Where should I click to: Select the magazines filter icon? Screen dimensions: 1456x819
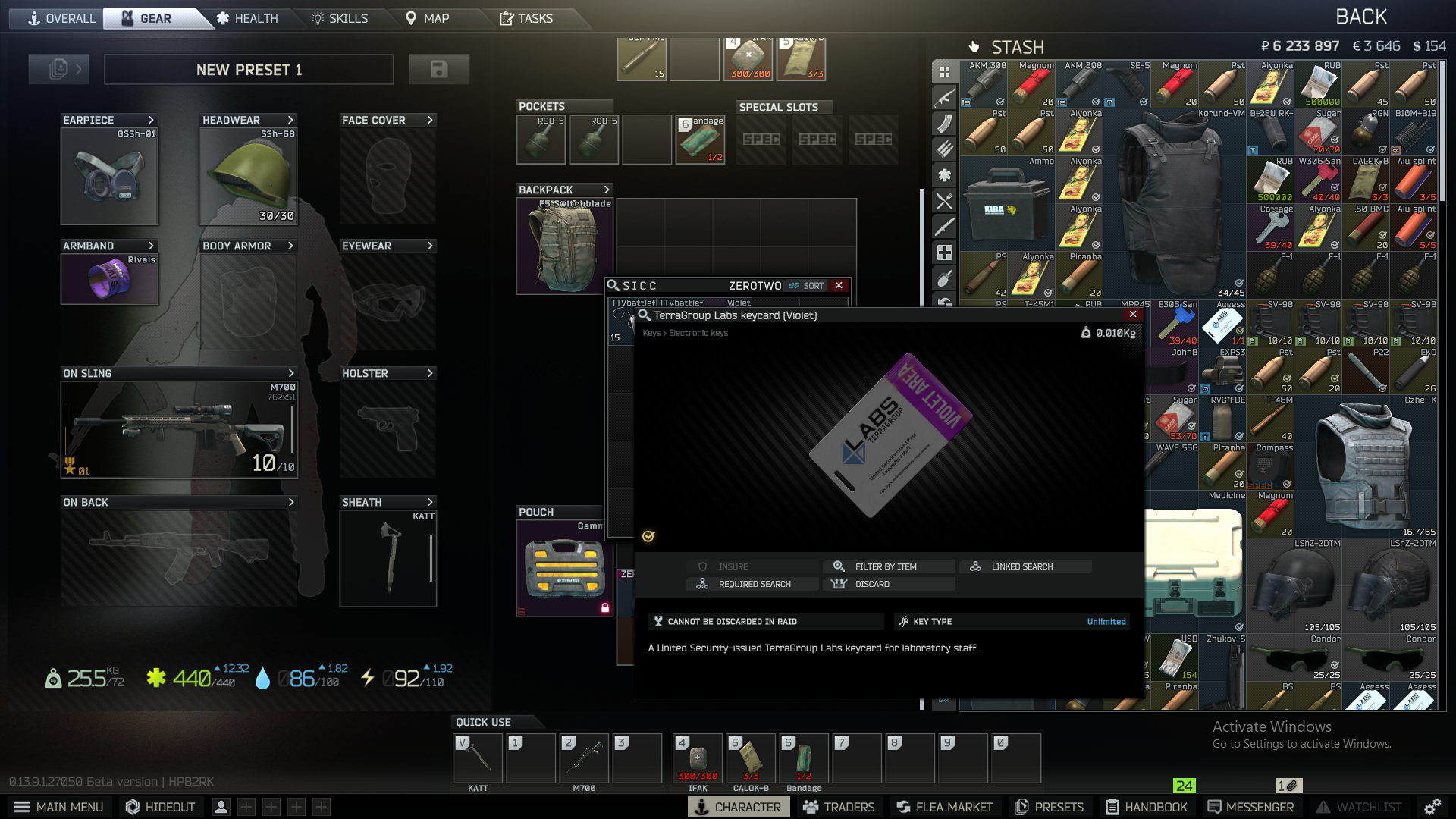(x=944, y=124)
